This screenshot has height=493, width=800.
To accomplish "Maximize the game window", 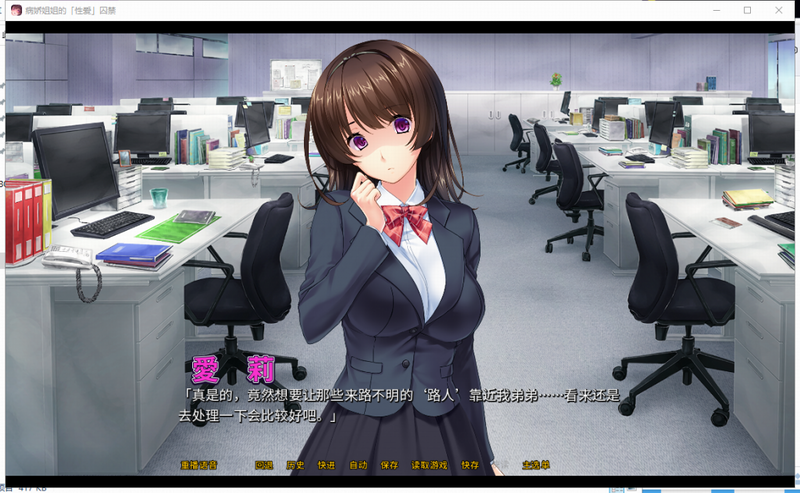I will [x=747, y=10].
